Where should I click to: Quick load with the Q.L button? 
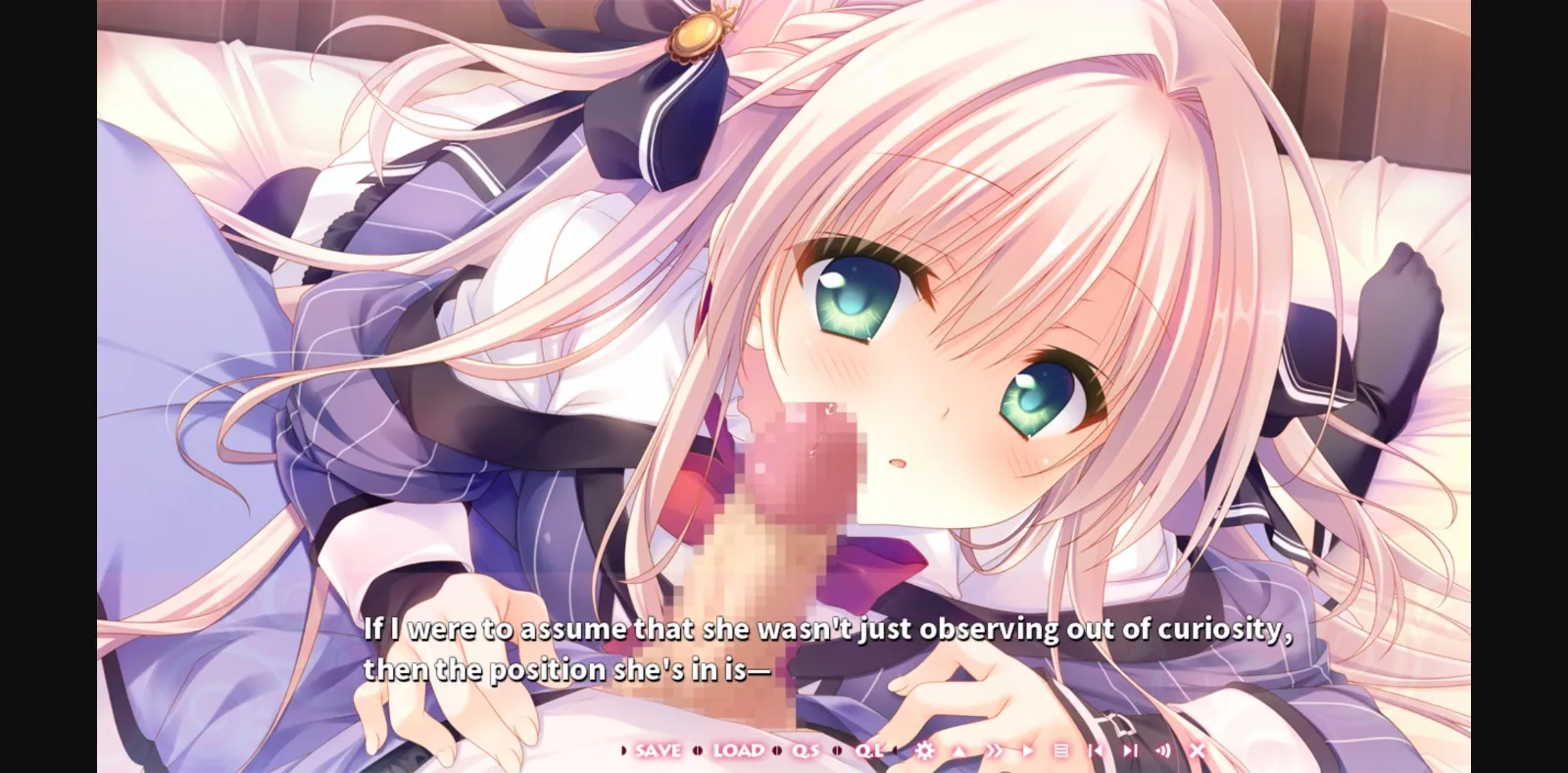pyautogui.click(x=869, y=749)
